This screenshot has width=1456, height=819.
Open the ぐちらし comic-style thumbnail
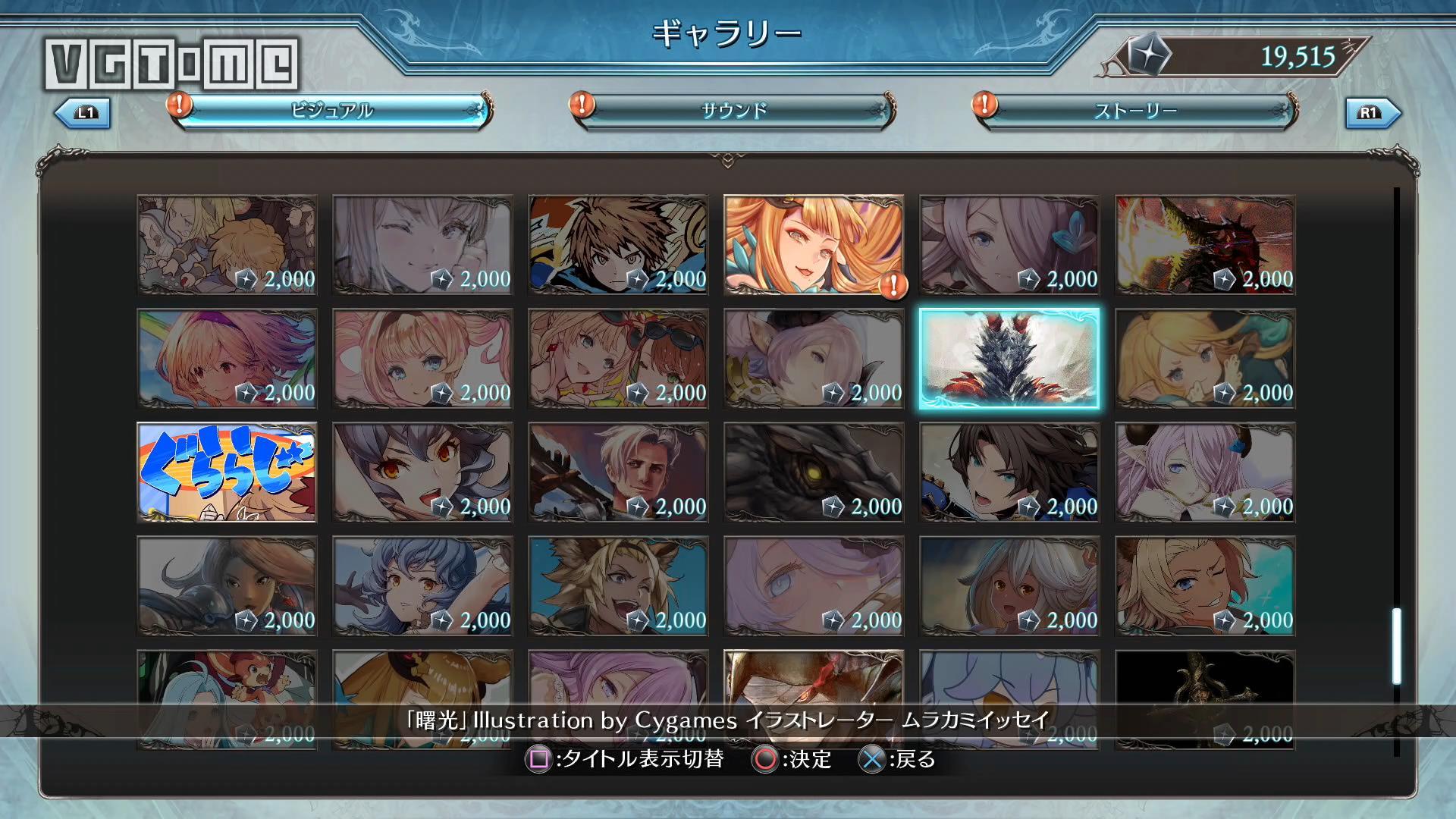(x=226, y=473)
